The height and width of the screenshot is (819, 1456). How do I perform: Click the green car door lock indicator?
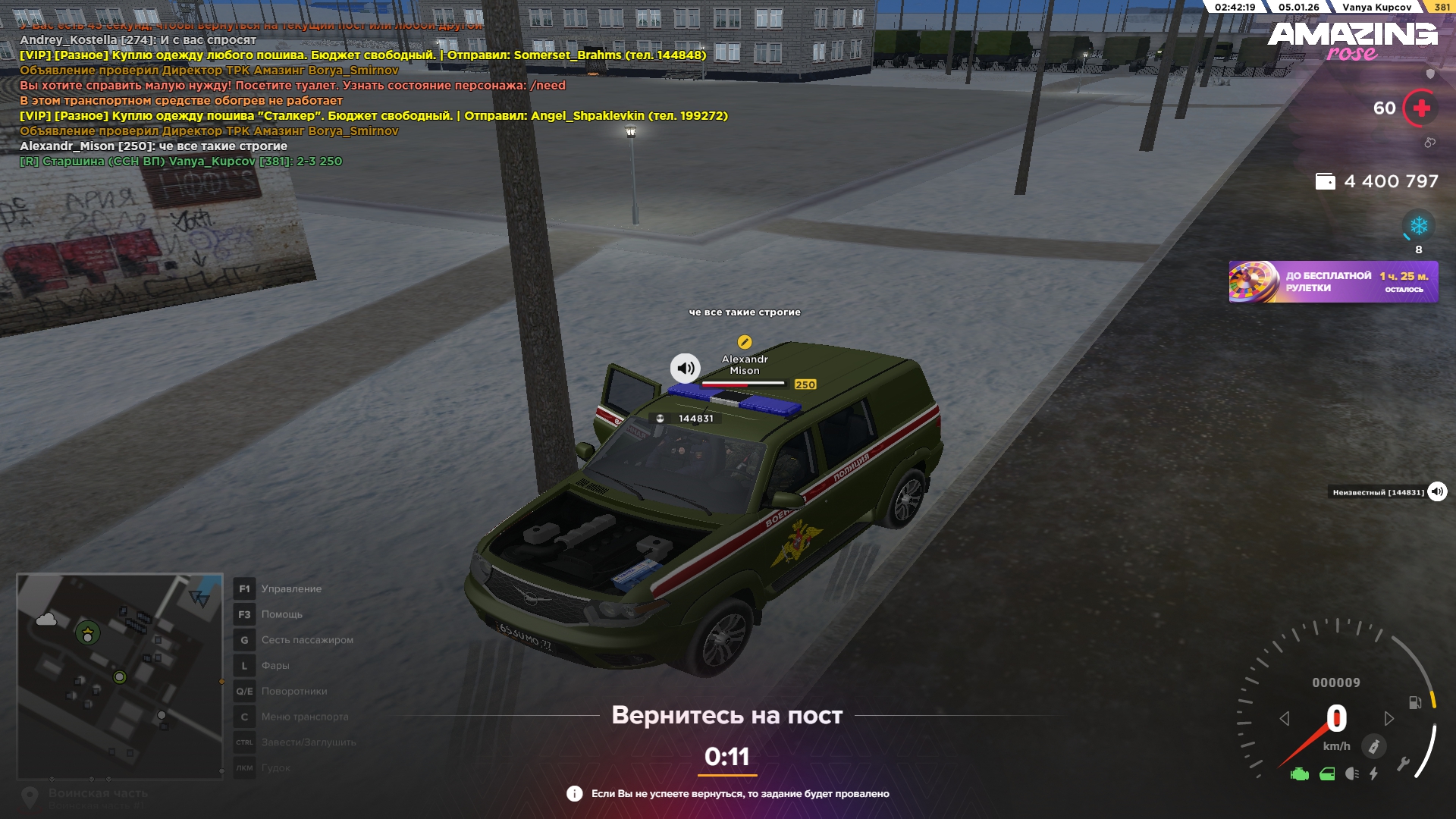pos(1327,774)
